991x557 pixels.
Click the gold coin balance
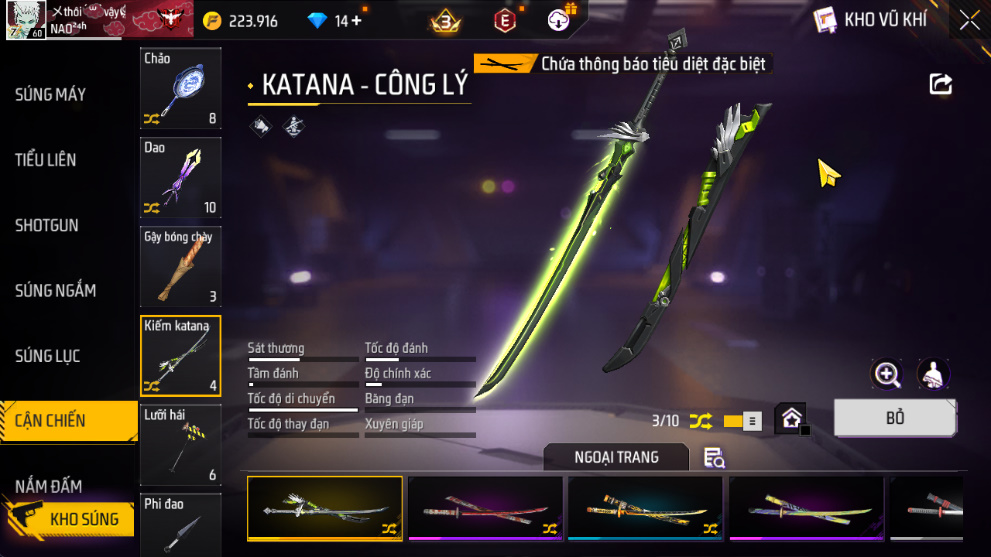point(240,20)
